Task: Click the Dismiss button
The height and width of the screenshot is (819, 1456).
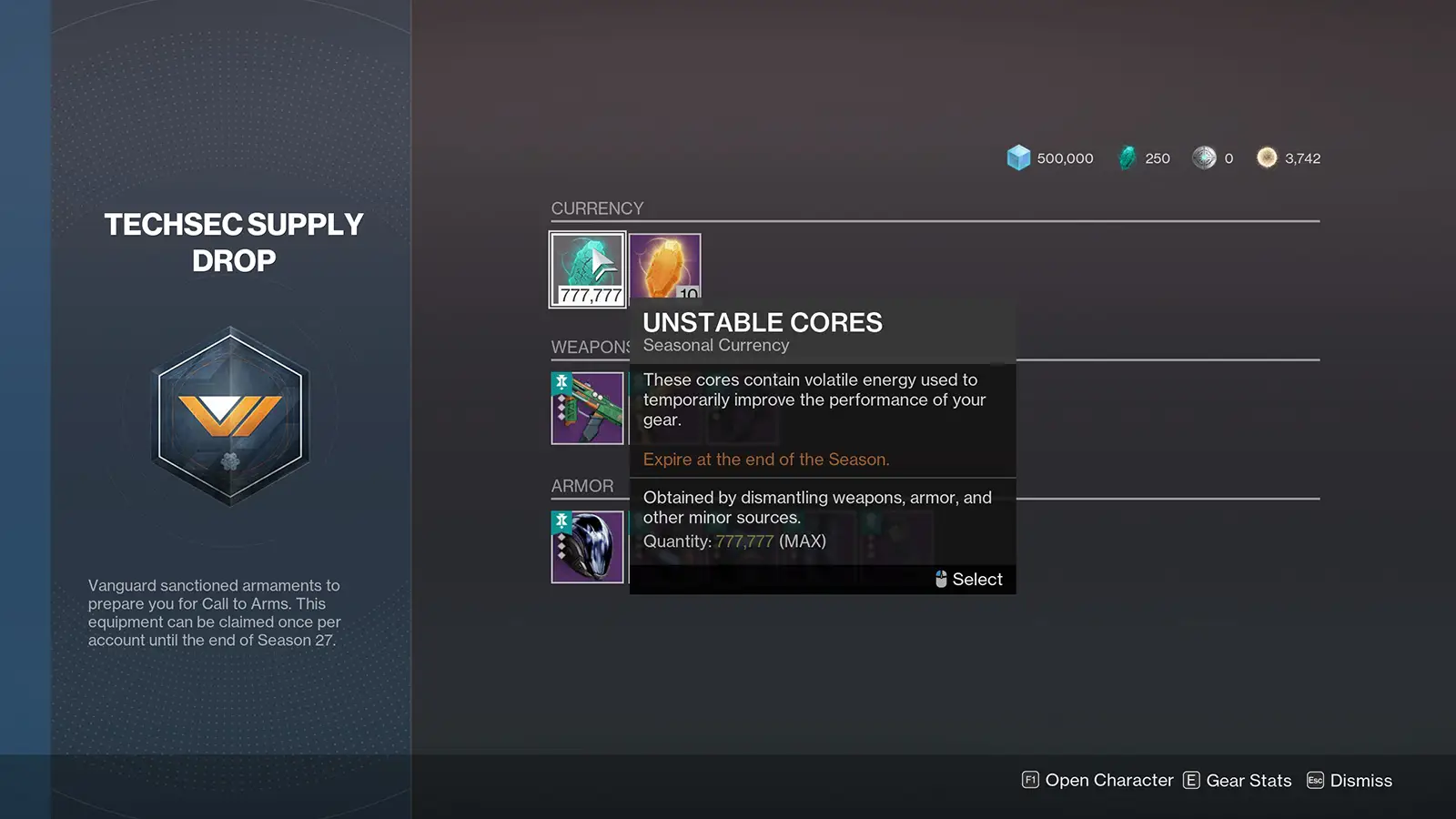Action: 1350,781
